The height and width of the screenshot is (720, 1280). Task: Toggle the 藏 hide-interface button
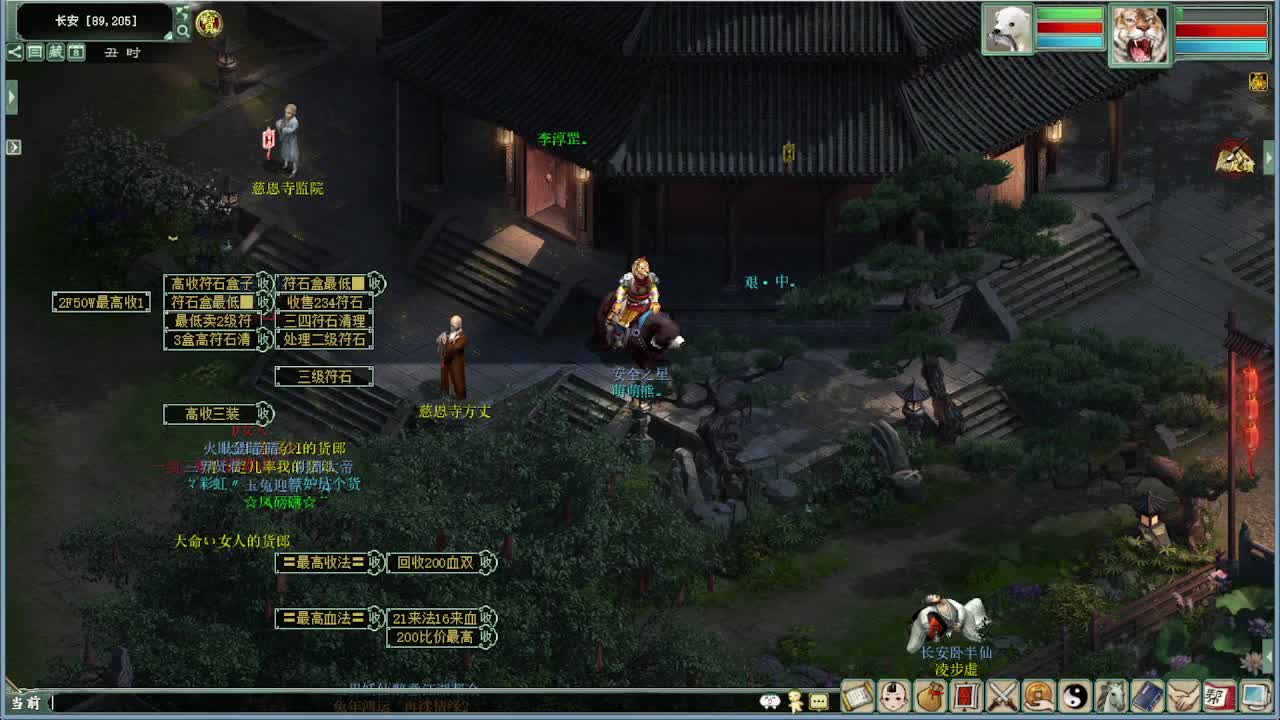55,52
